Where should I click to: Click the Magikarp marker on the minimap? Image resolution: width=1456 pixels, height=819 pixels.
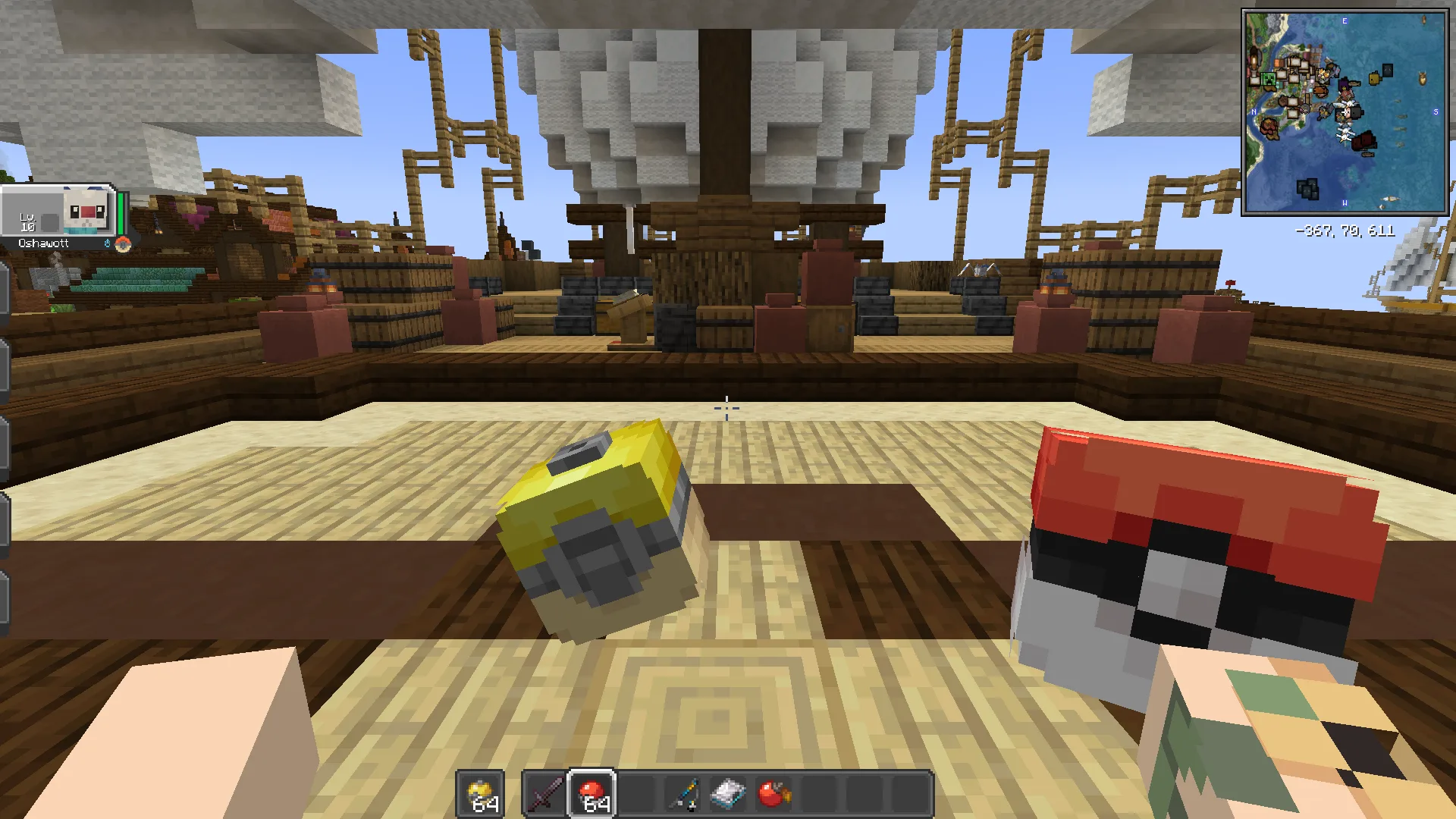[x=1346, y=94]
